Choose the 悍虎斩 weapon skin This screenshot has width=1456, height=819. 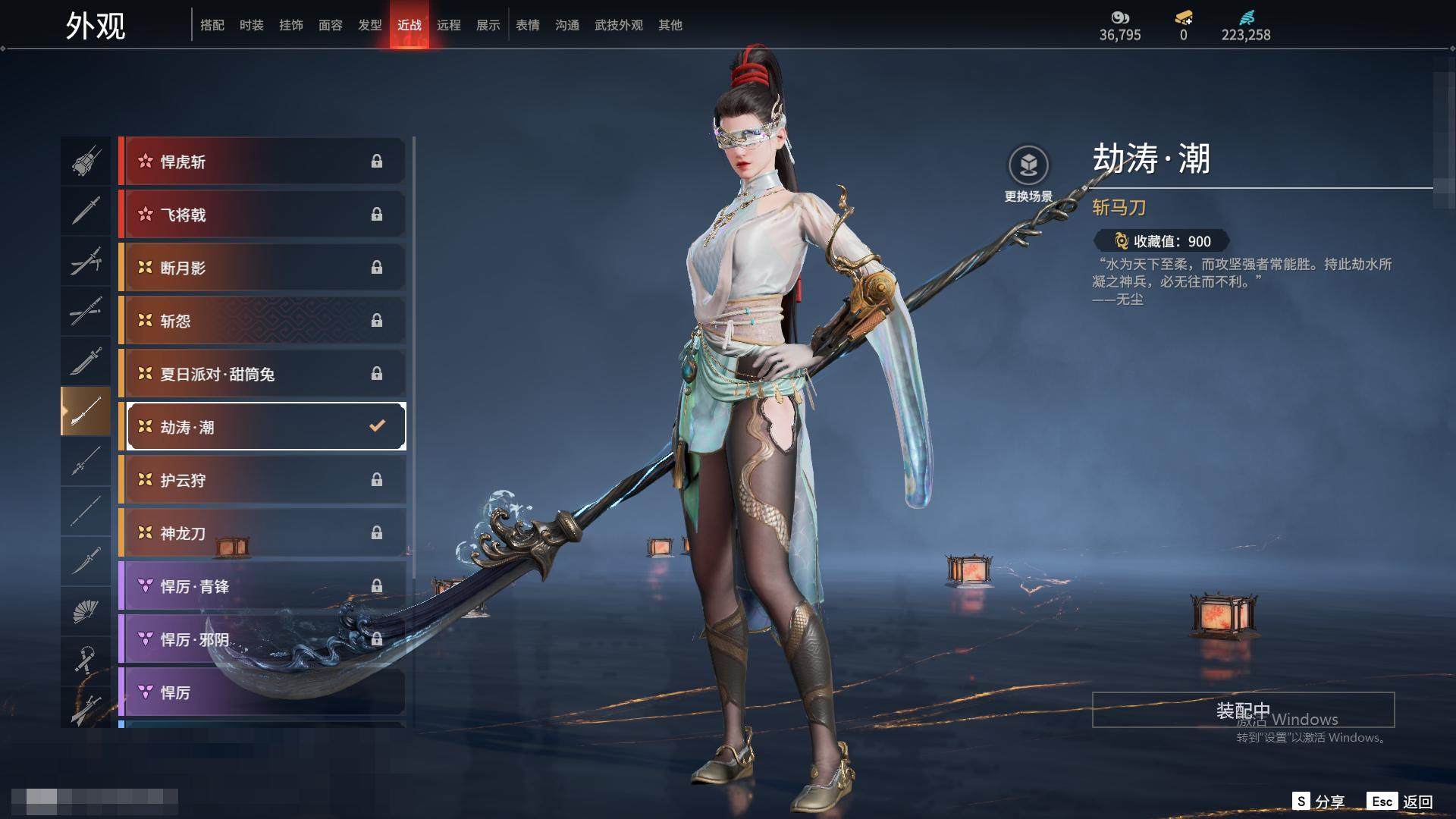tap(262, 162)
